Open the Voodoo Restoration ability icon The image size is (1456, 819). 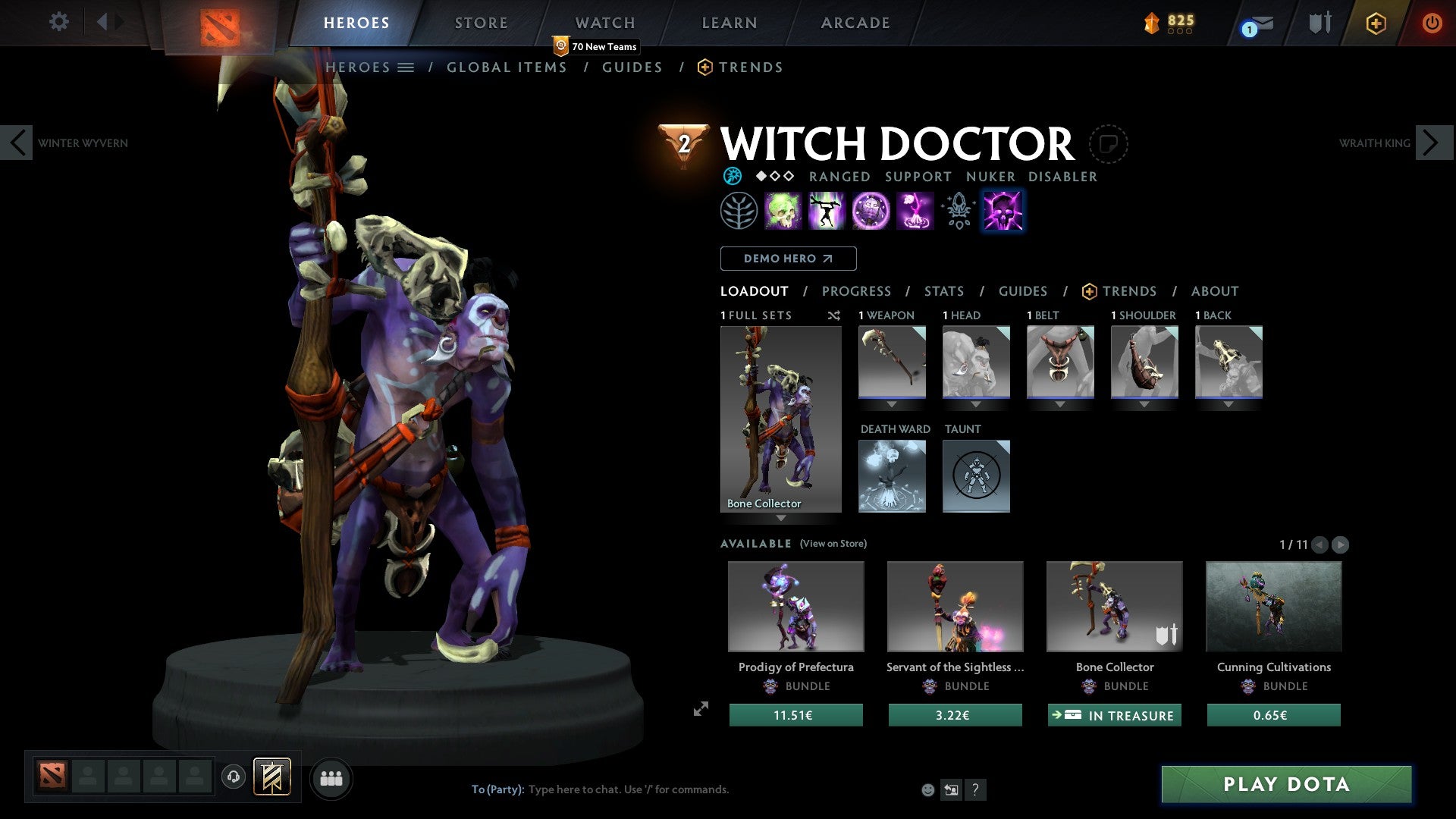click(827, 210)
